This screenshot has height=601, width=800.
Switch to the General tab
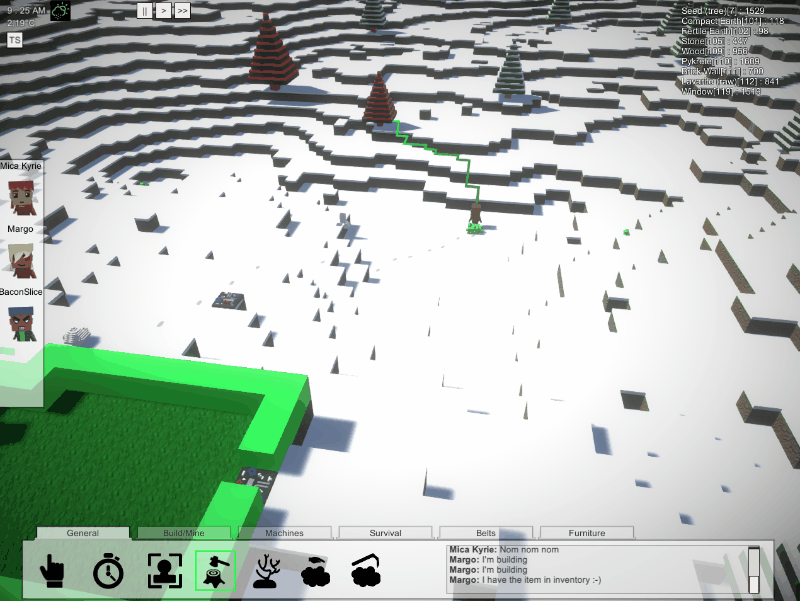[83, 533]
